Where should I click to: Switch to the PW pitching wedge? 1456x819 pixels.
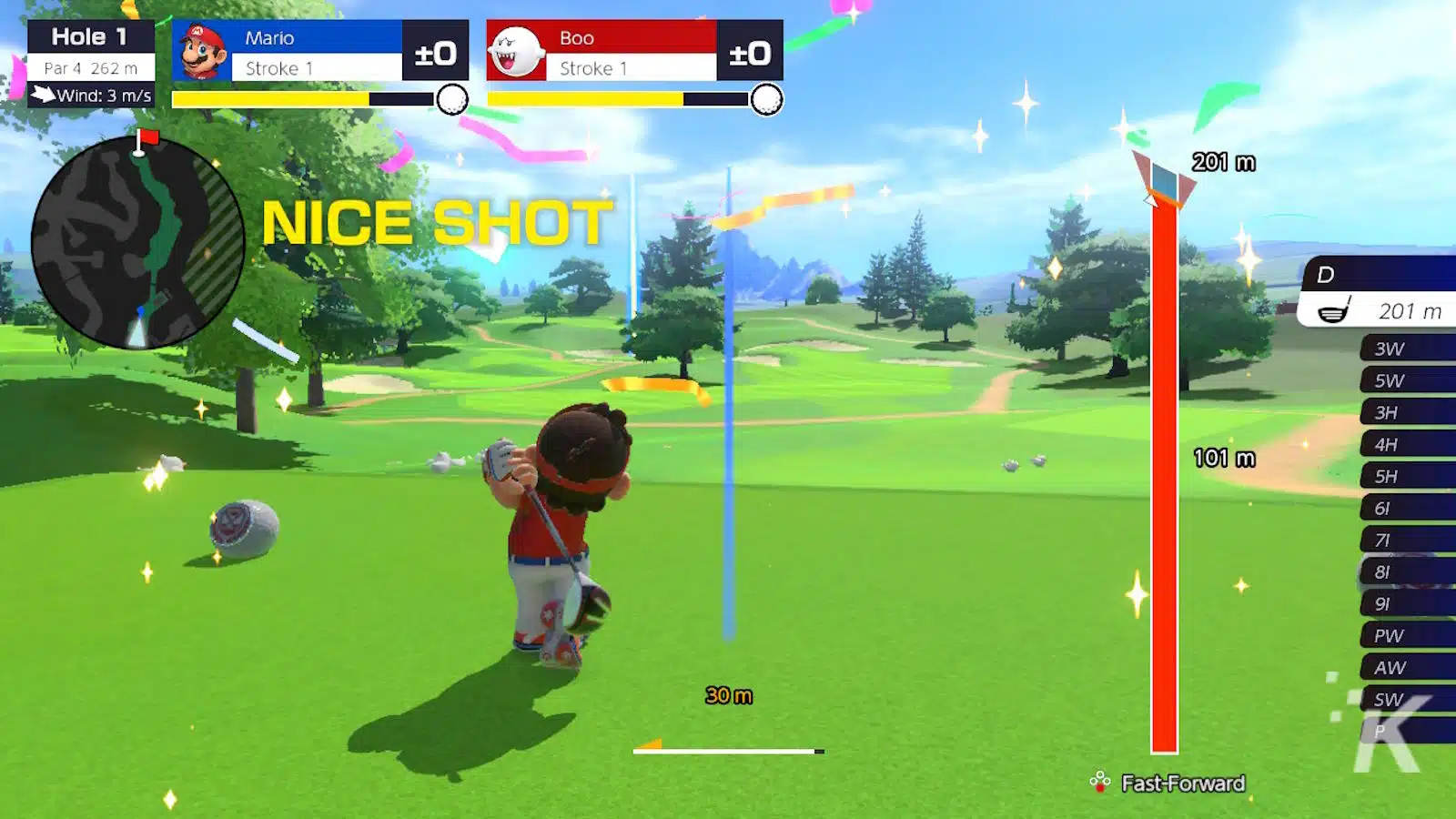tap(1392, 635)
